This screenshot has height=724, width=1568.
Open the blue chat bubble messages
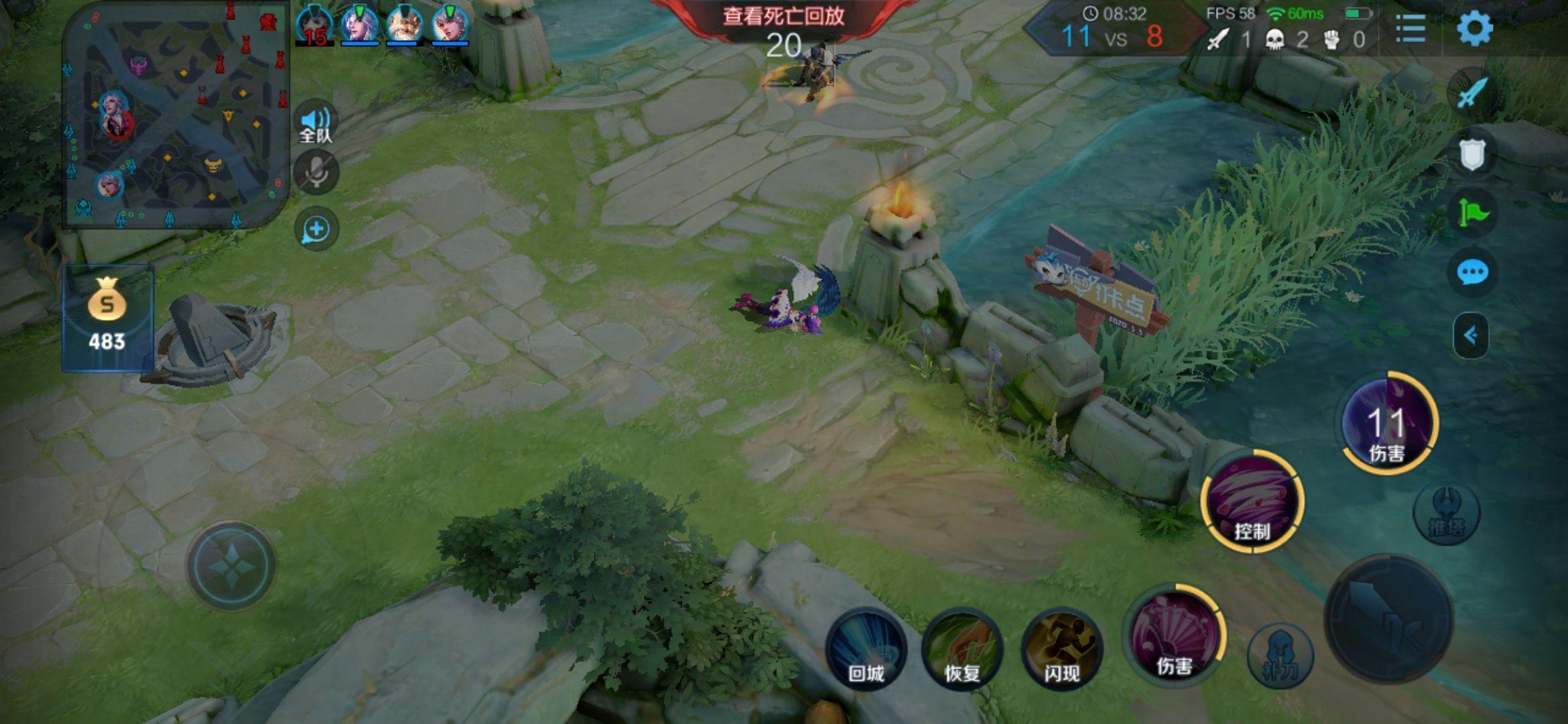point(1472,273)
